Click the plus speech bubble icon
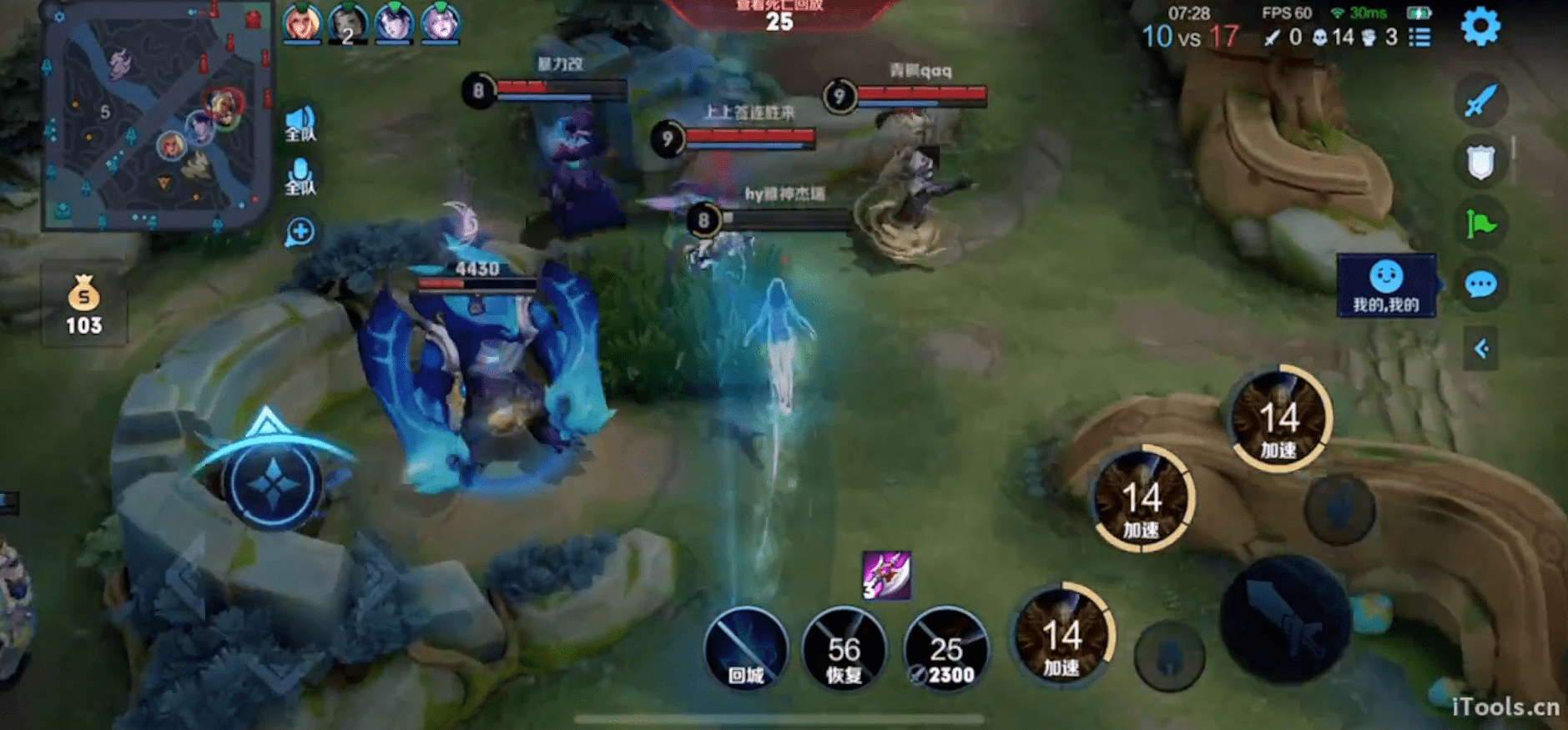 click(x=300, y=231)
